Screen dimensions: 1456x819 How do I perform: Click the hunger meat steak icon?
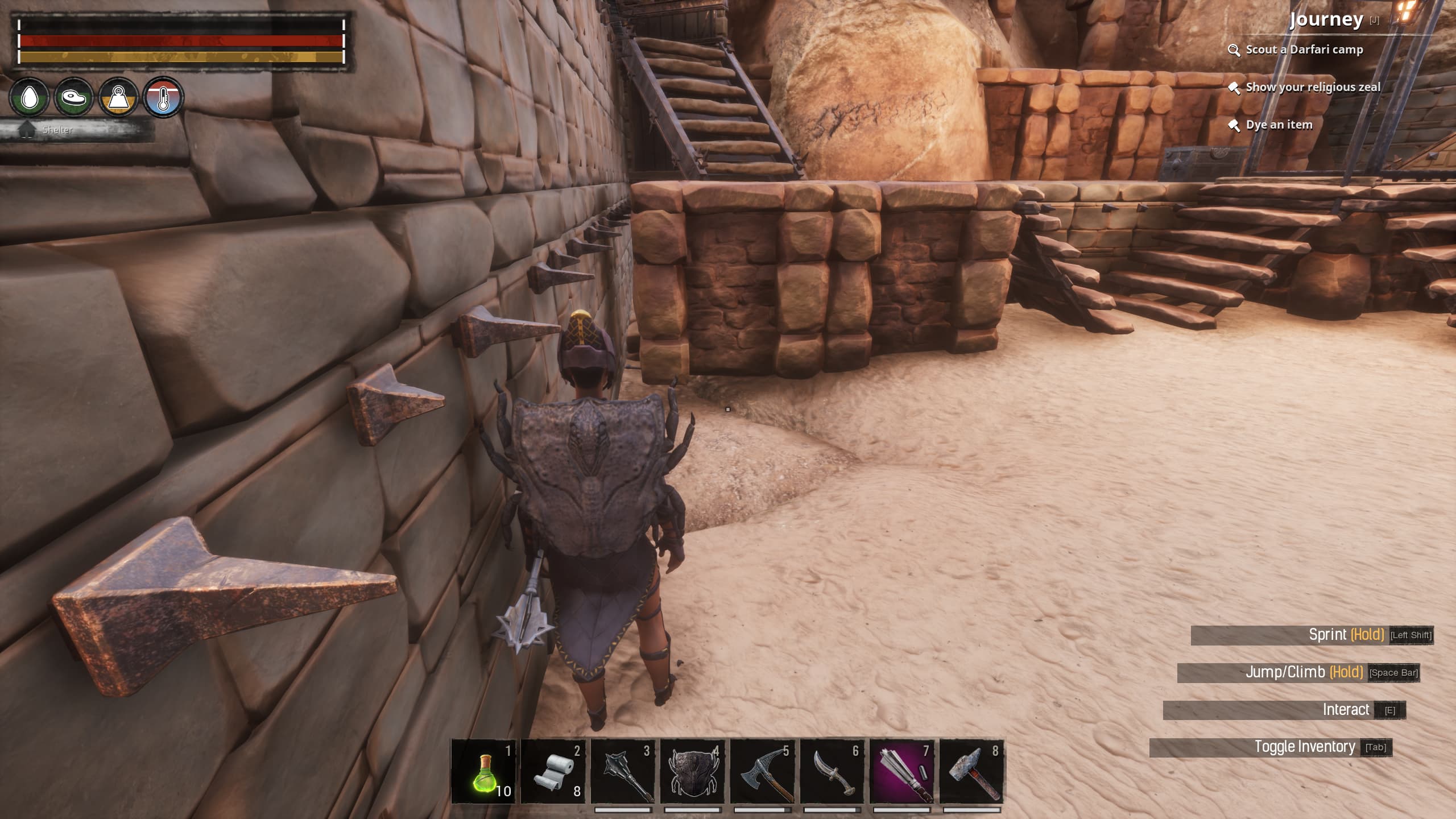[74, 97]
